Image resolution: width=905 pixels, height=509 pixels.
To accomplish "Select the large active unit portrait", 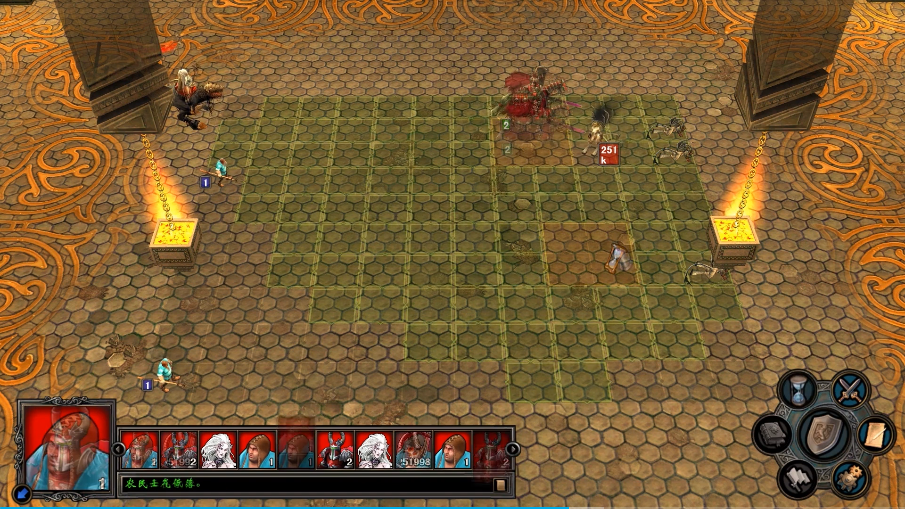I will click(66, 447).
